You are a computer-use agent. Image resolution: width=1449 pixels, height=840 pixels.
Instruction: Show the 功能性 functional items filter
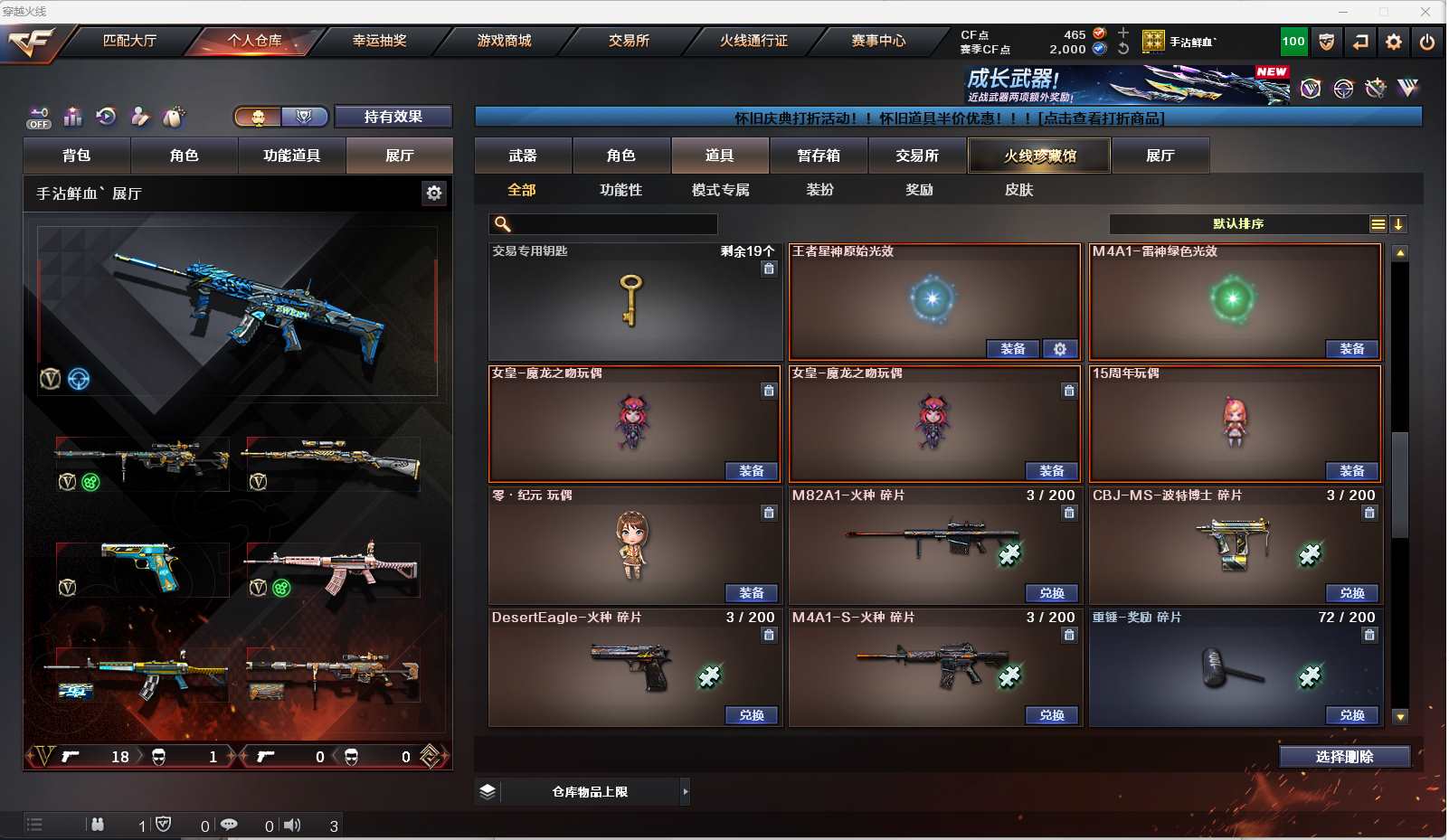pos(620,190)
